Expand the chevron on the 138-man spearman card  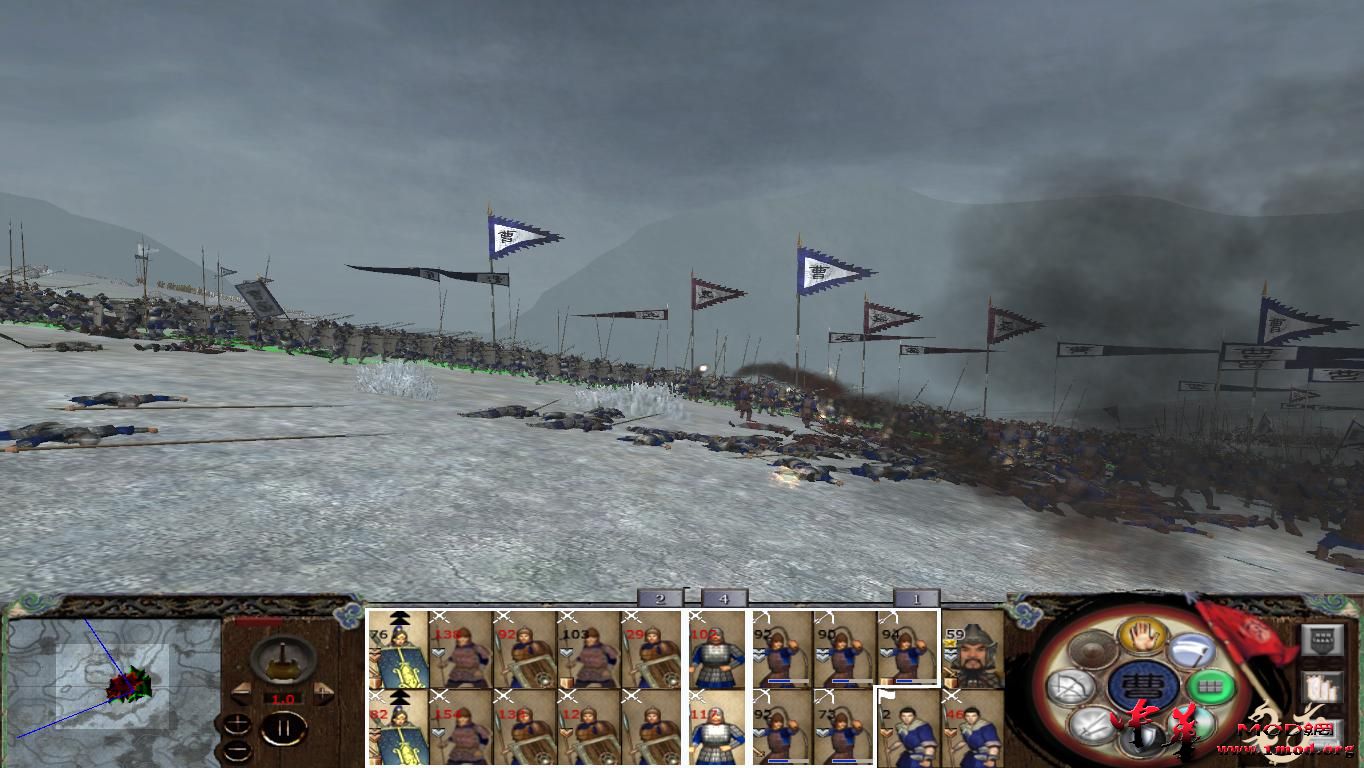[x=438, y=653]
